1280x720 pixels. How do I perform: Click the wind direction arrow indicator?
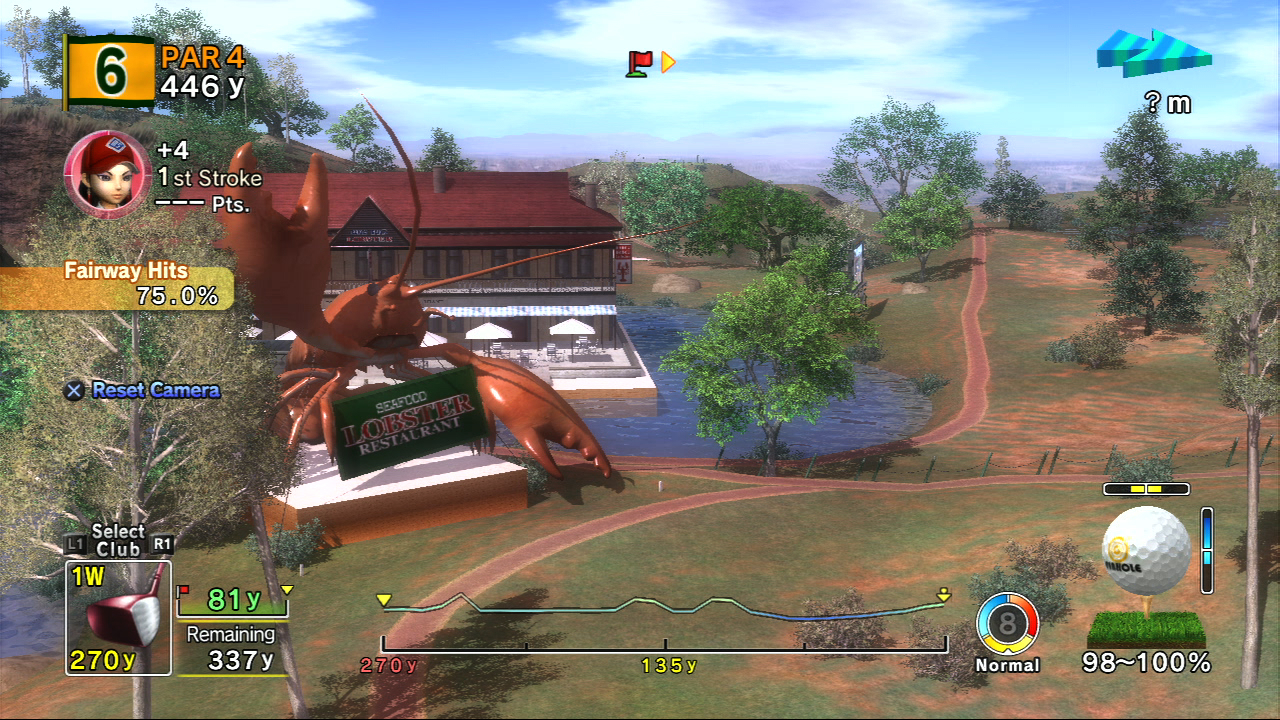pos(1153,53)
